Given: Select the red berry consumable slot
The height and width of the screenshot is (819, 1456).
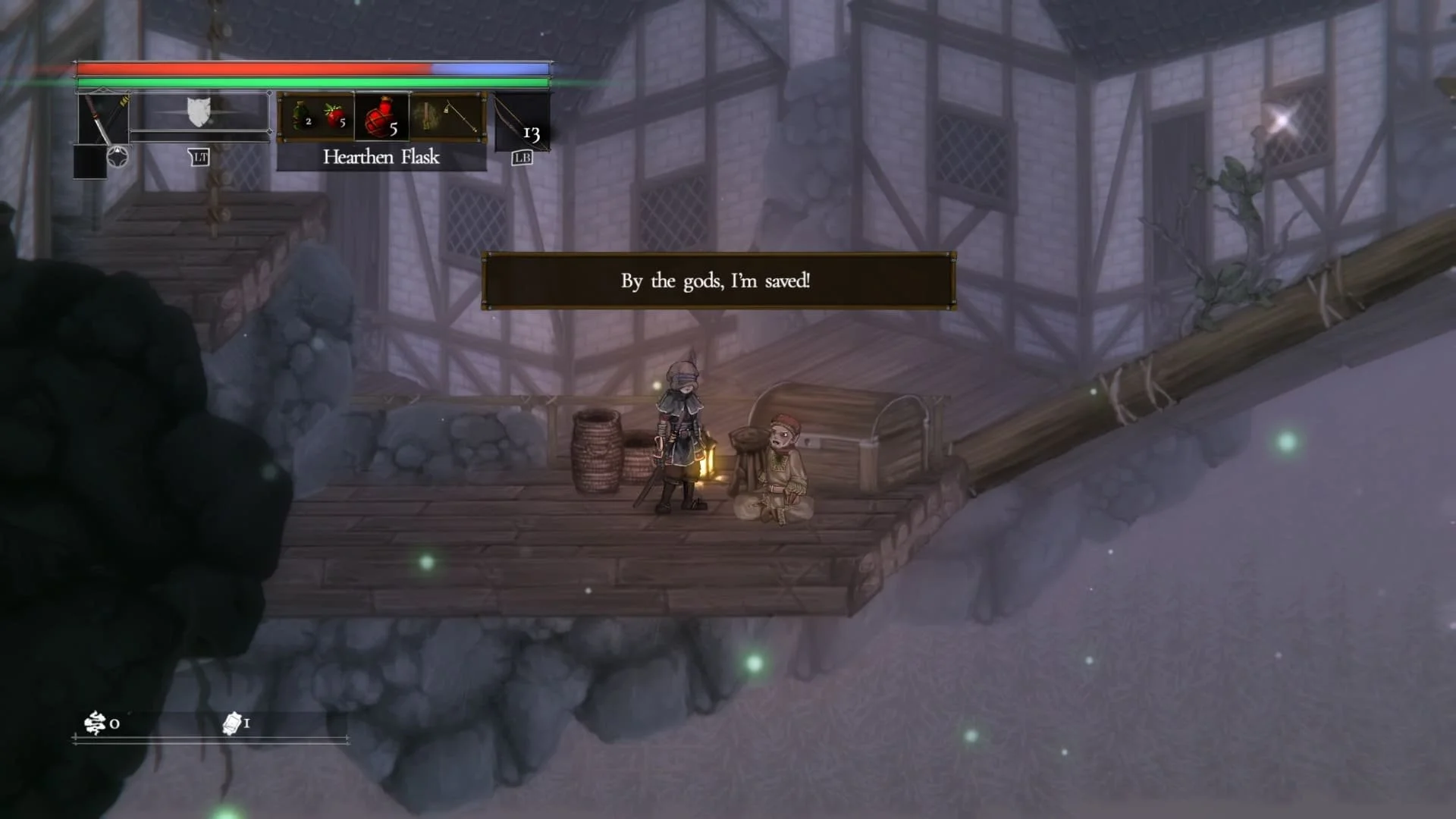Looking at the screenshot, I should coord(335,117).
